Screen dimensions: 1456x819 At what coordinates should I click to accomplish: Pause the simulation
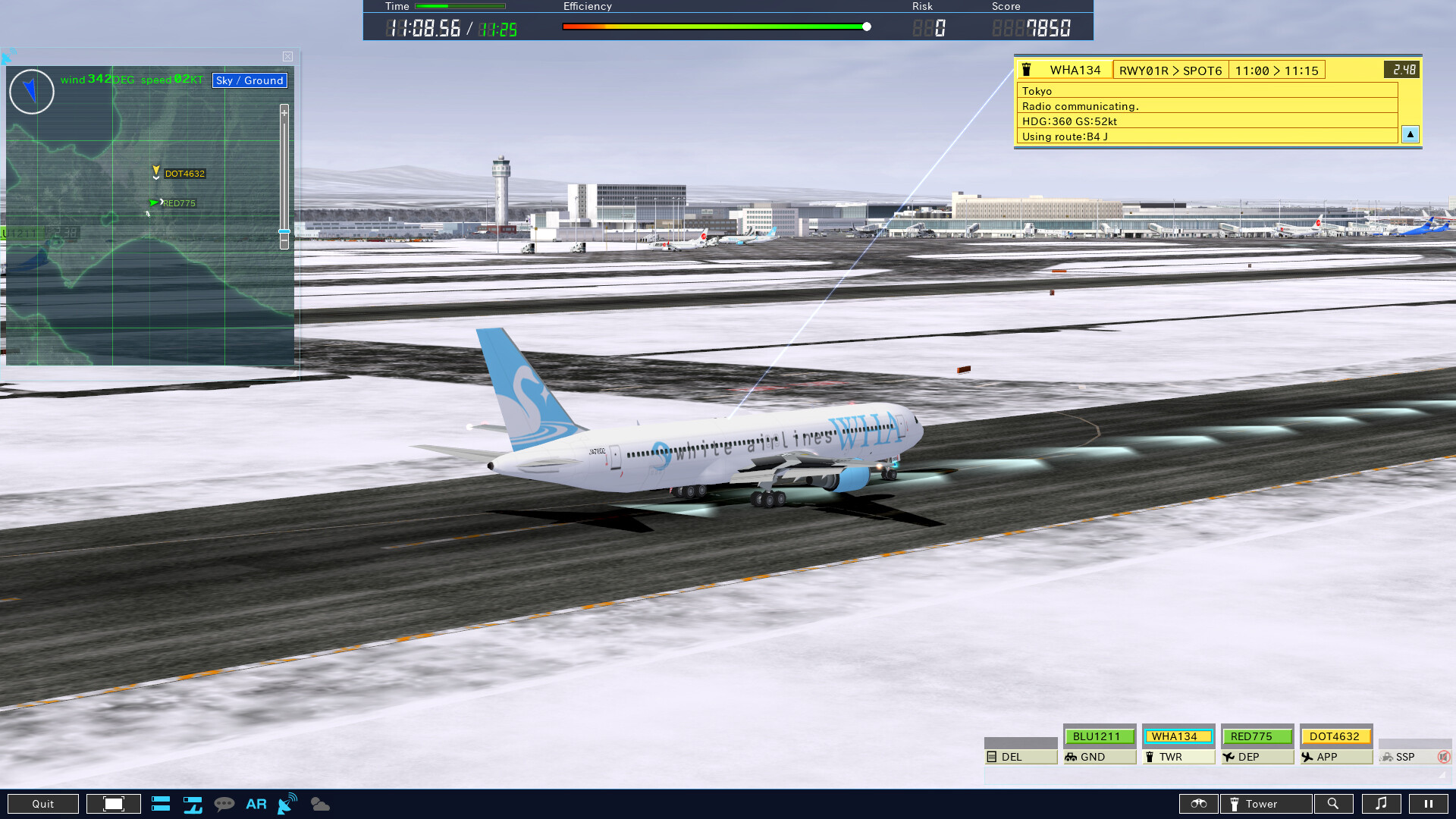pyautogui.click(x=1428, y=803)
